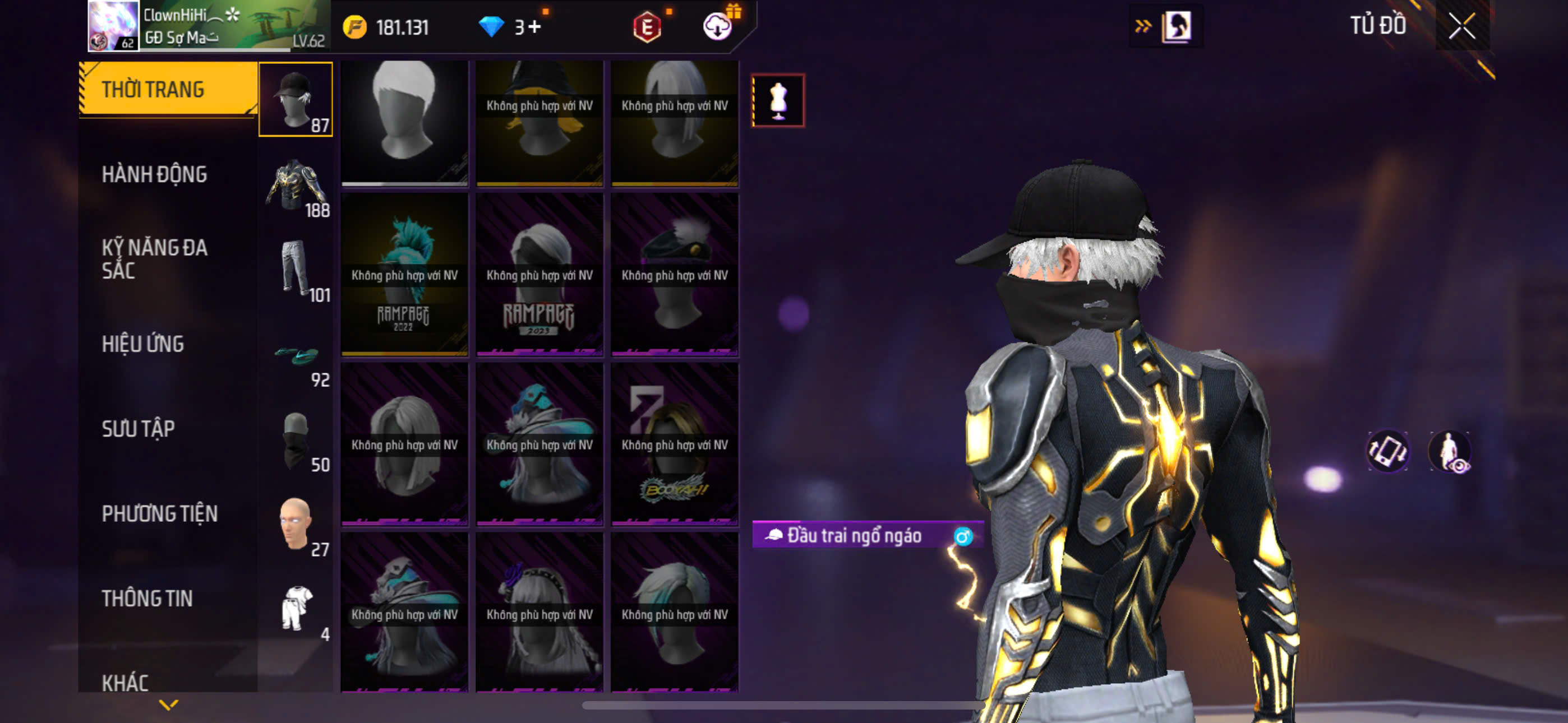Viewport: 1568px width, 723px height.
Task: Open the Hiệu Ứng category
Action: (142, 344)
